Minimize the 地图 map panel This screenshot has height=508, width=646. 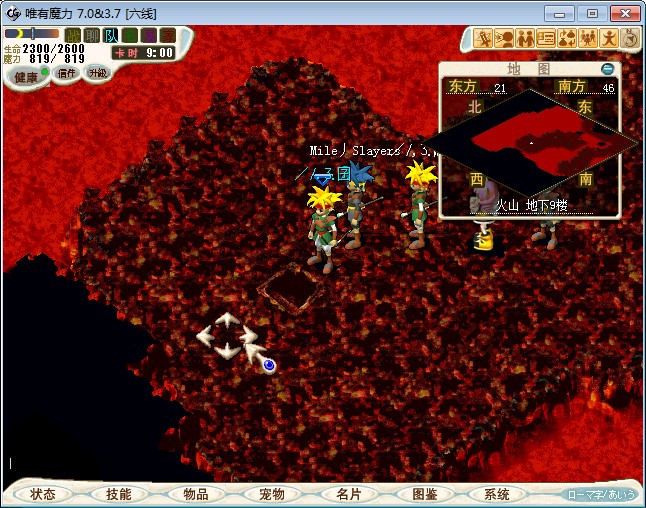pos(608,69)
